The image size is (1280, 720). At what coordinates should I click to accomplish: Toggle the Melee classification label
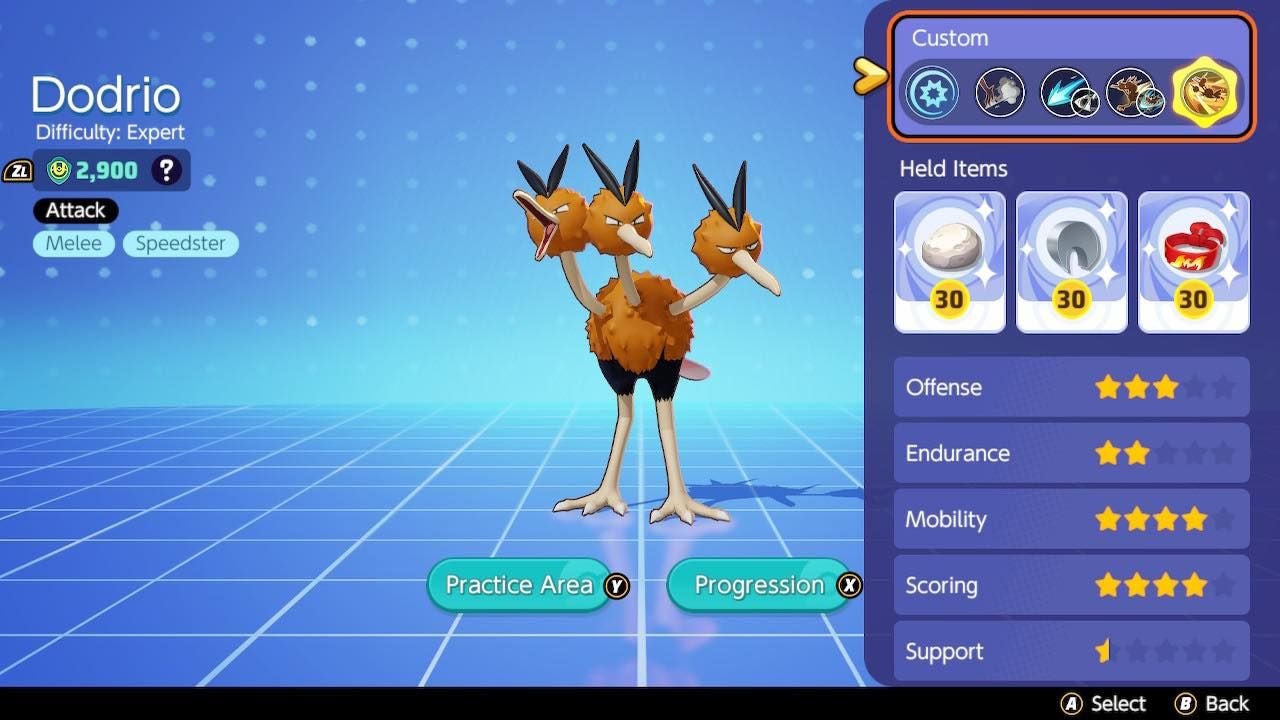pos(73,243)
